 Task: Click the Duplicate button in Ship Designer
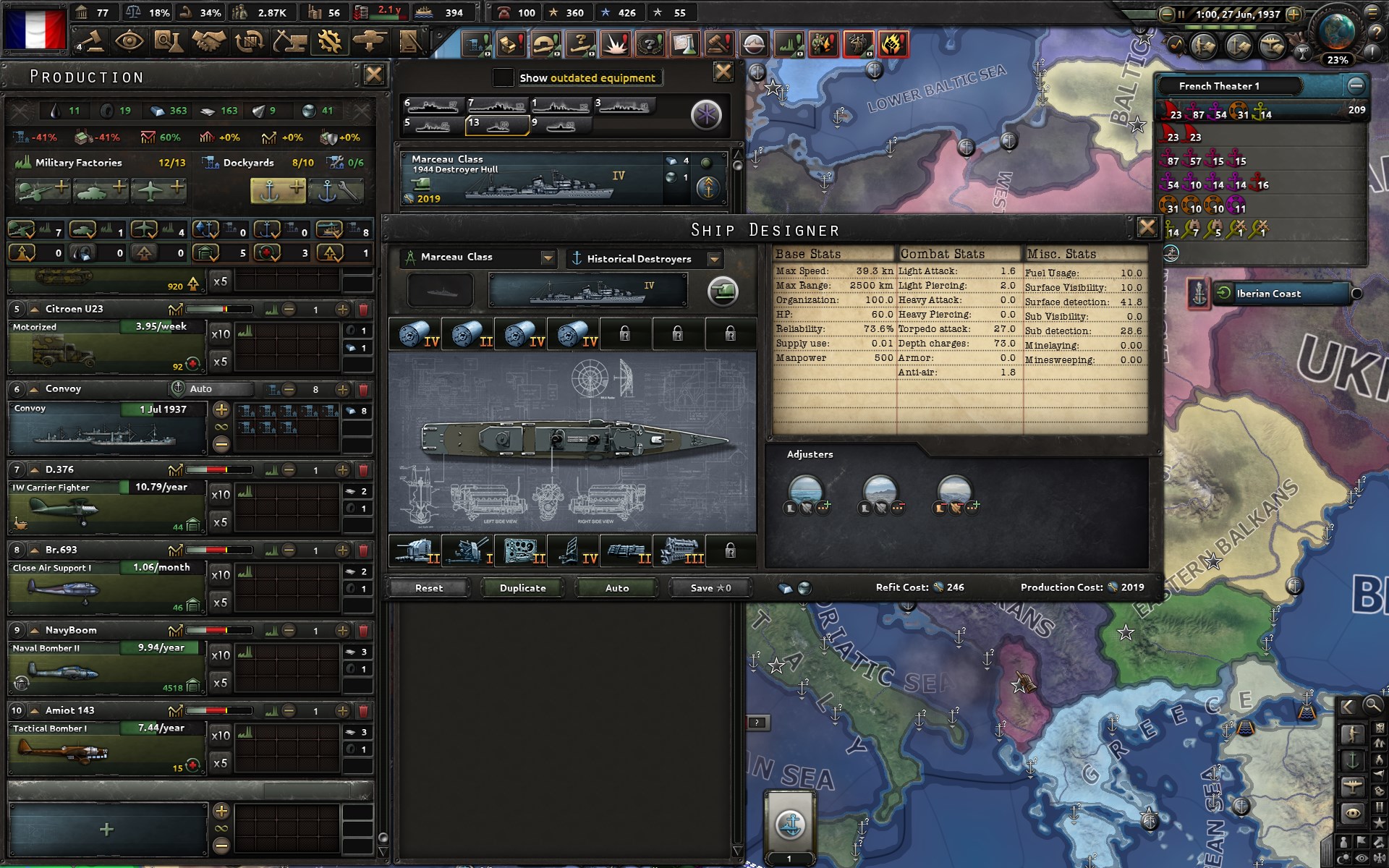(521, 588)
